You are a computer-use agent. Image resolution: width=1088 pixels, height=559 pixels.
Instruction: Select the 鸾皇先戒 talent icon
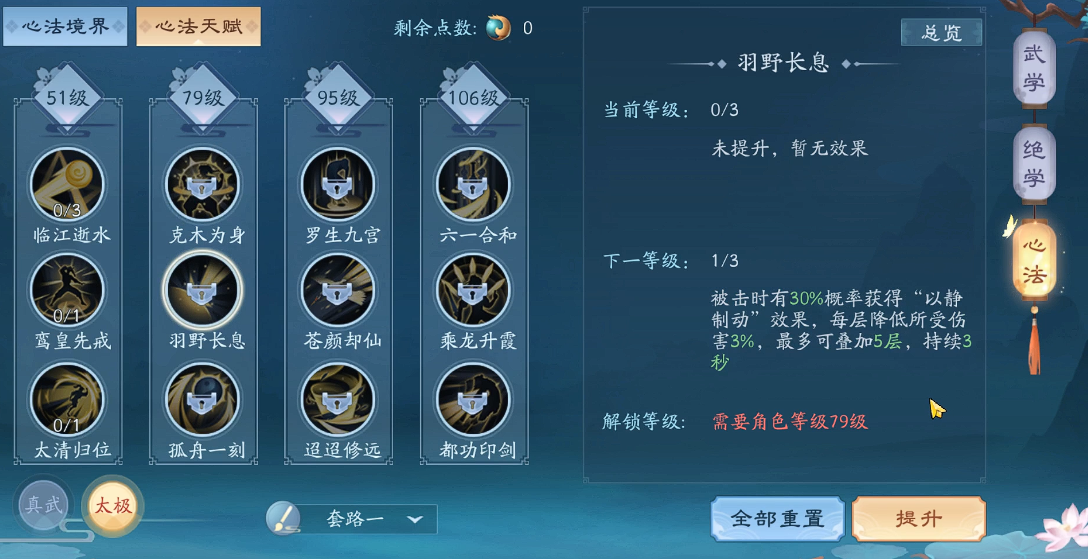coord(67,291)
